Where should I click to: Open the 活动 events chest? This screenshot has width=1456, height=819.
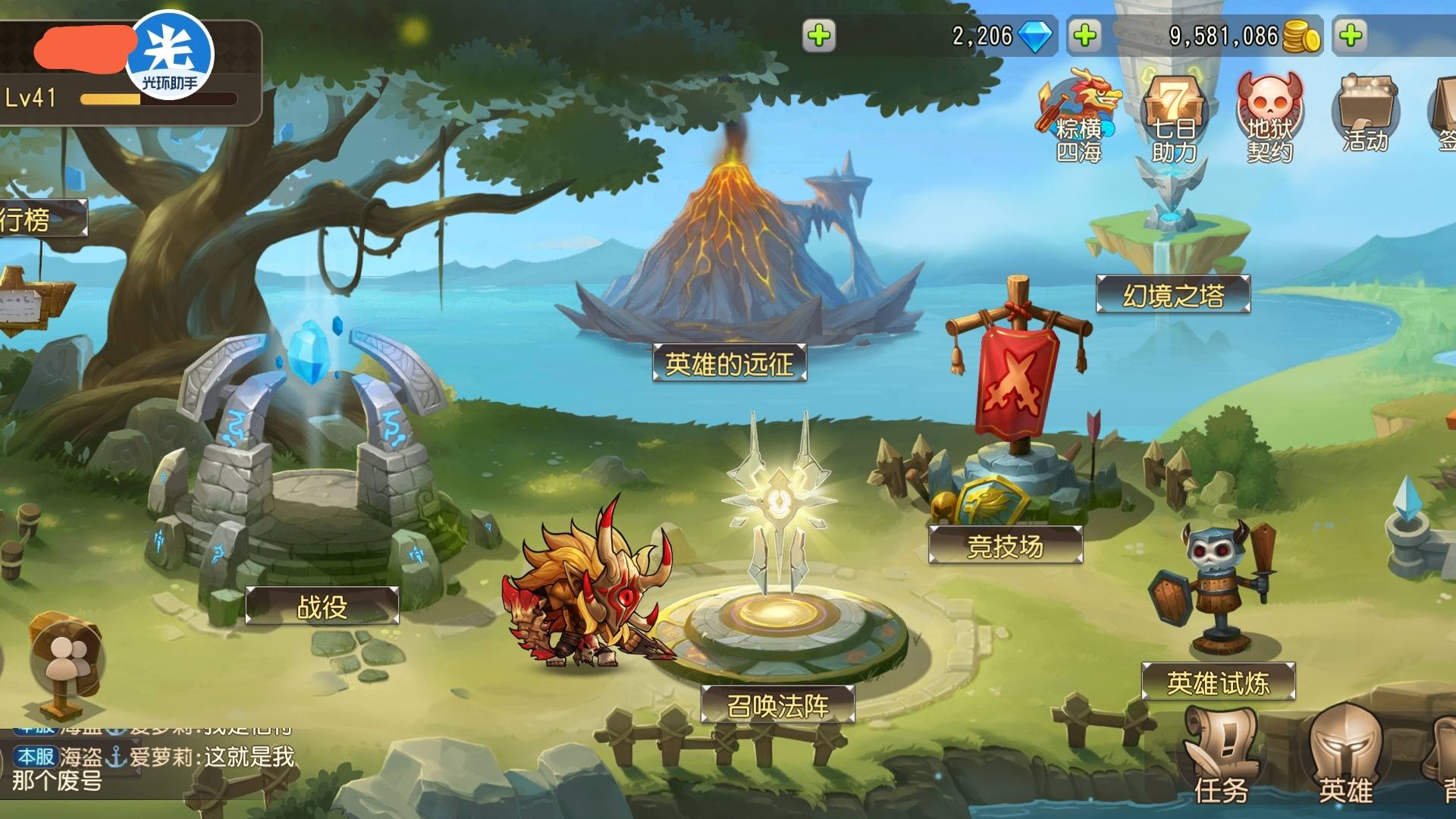pyautogui.click(x=1365, y=115)
